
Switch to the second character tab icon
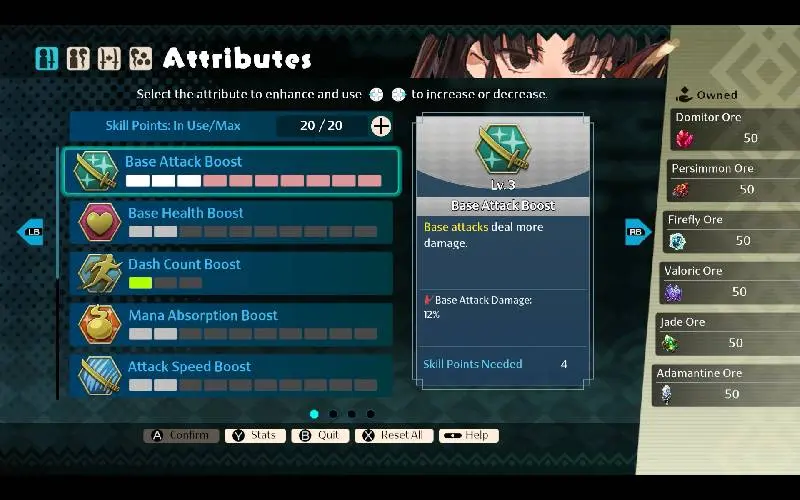(x=78, y=59)
